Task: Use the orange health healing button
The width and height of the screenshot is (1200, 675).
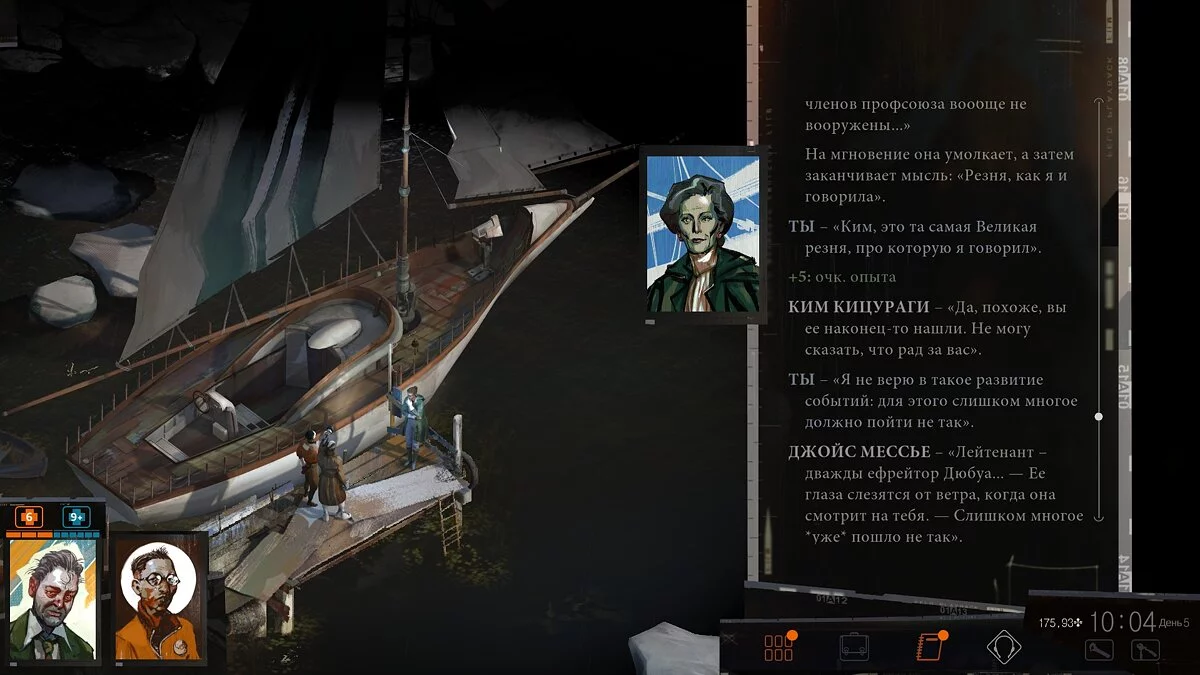Action: [x=28, y=517]
